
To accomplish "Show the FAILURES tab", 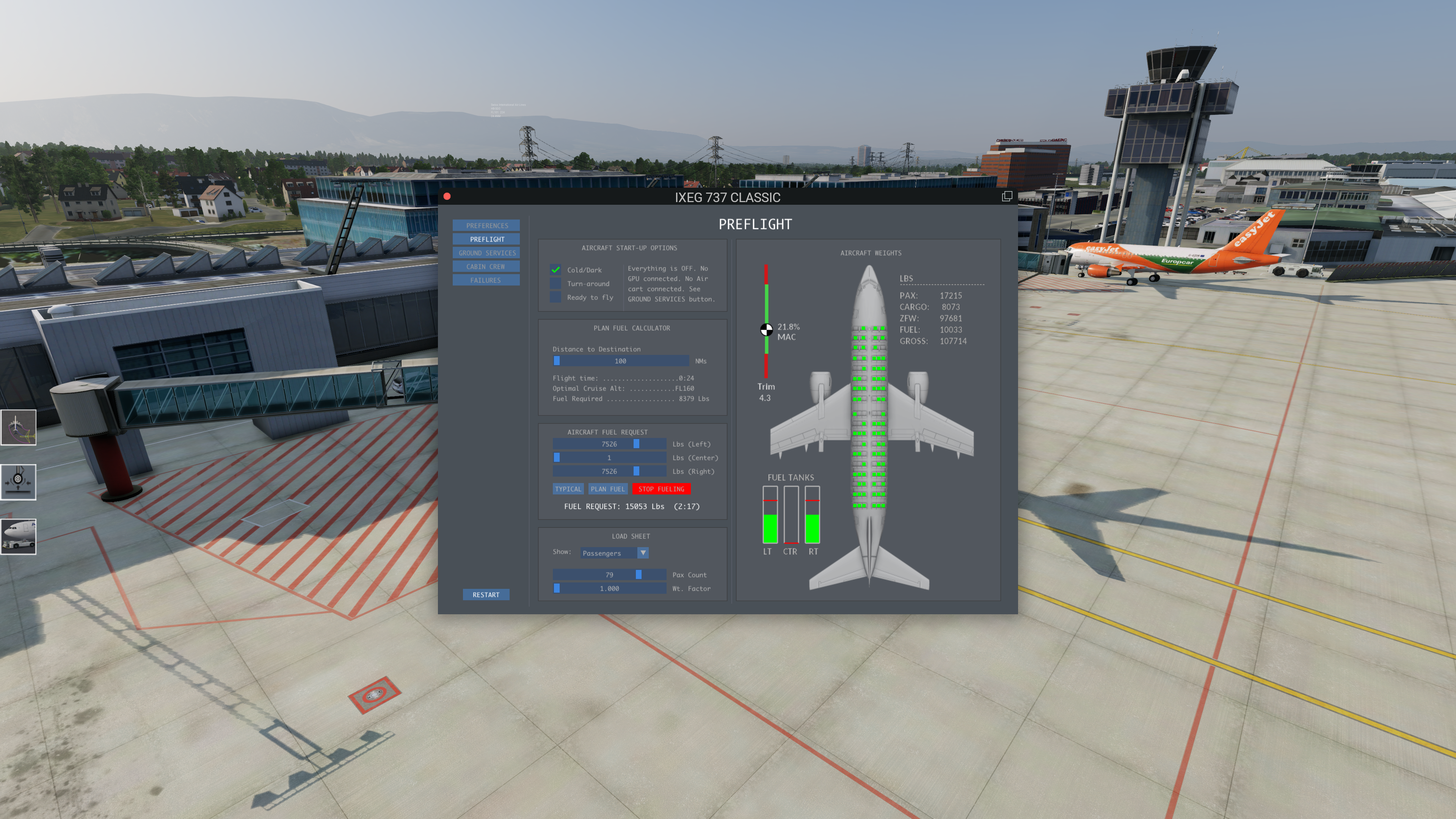I will click(x=486, y=280).
